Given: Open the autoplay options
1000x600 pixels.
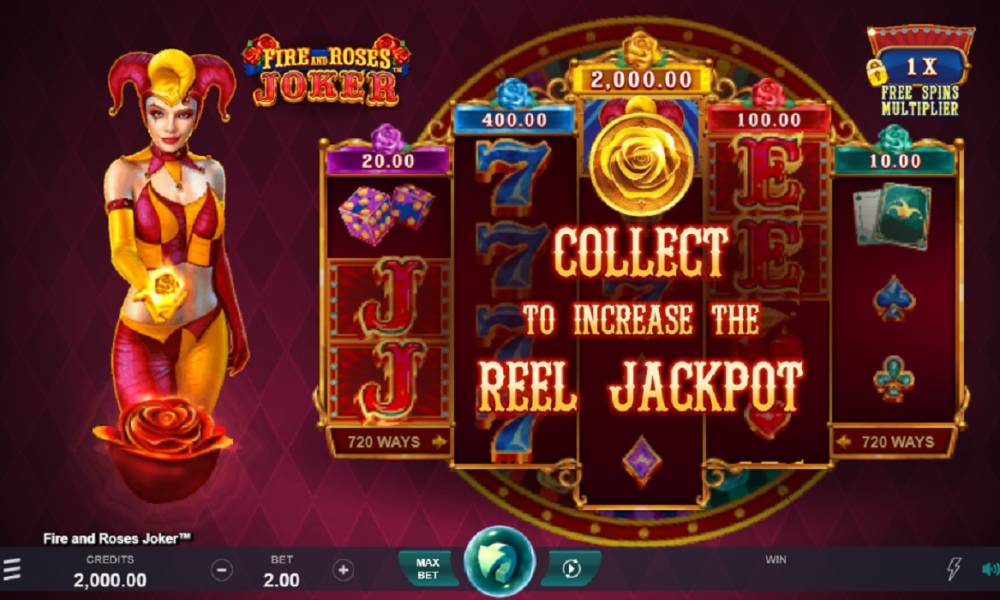Looking at the screenshot, I should (572, 569).
